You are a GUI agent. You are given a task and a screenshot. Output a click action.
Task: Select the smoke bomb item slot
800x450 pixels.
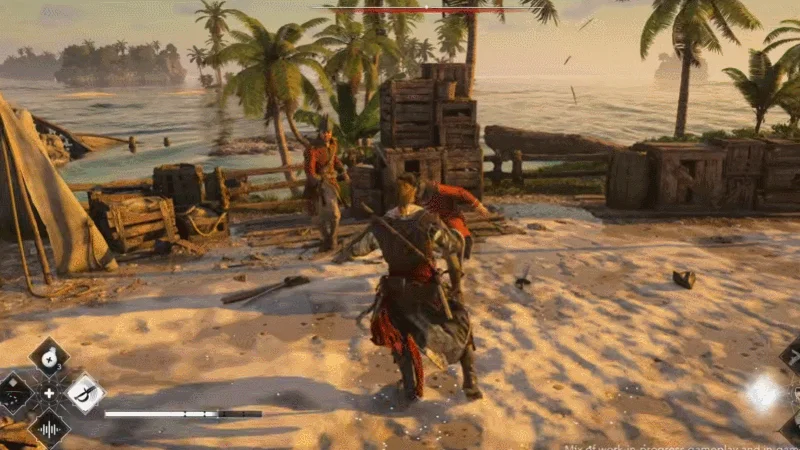(x=48, y=356)
